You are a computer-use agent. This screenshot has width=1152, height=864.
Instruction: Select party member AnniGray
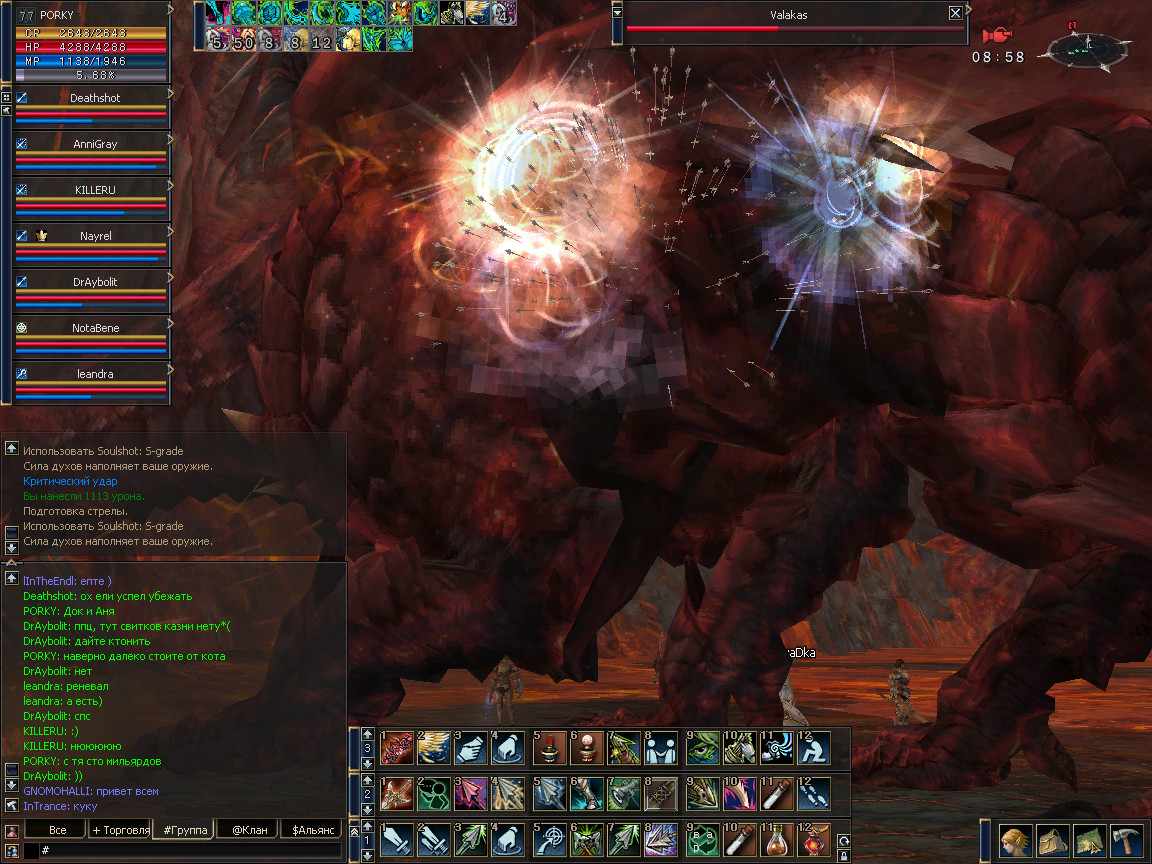tap(93, 144)
